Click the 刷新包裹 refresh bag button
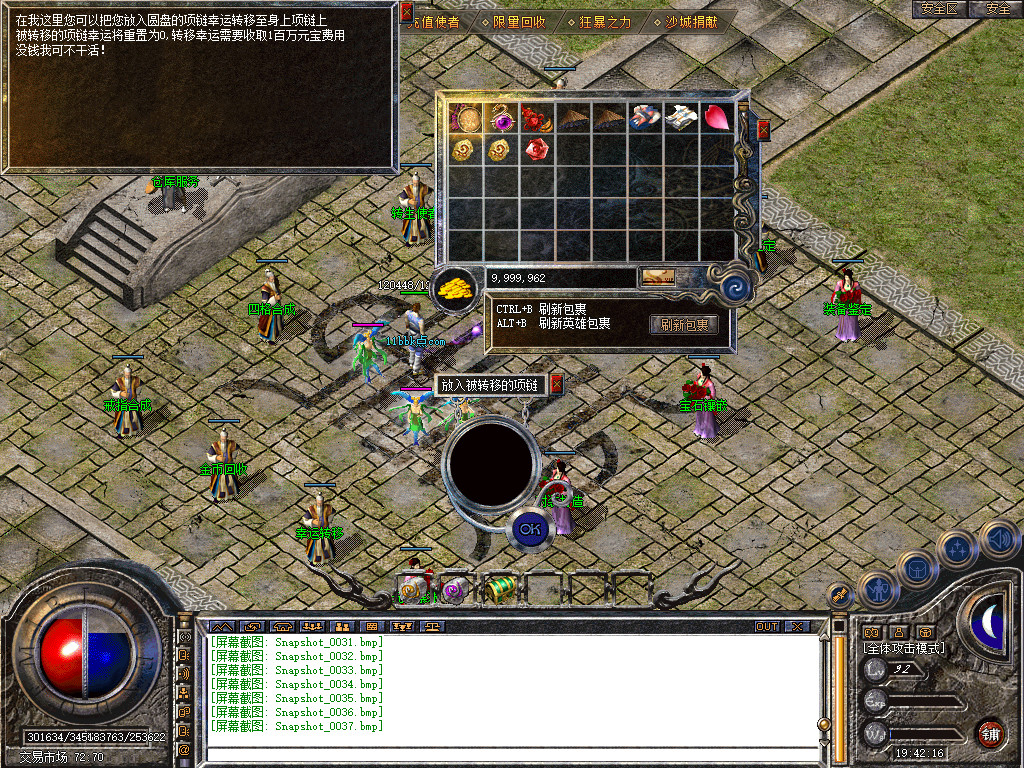 click(685, 324)
